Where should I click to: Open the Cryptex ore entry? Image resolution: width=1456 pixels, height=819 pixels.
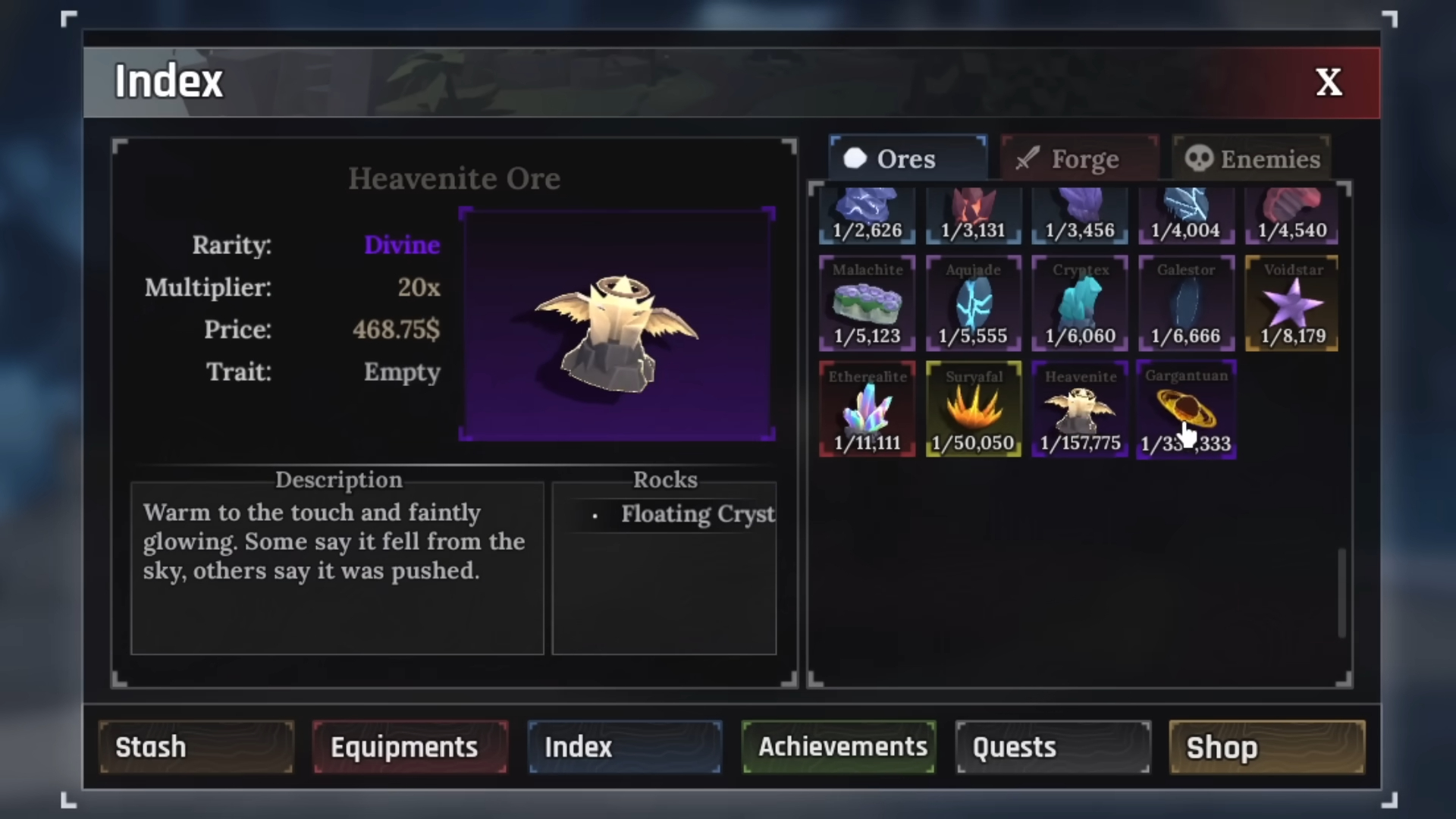[x=1080, y=303]
